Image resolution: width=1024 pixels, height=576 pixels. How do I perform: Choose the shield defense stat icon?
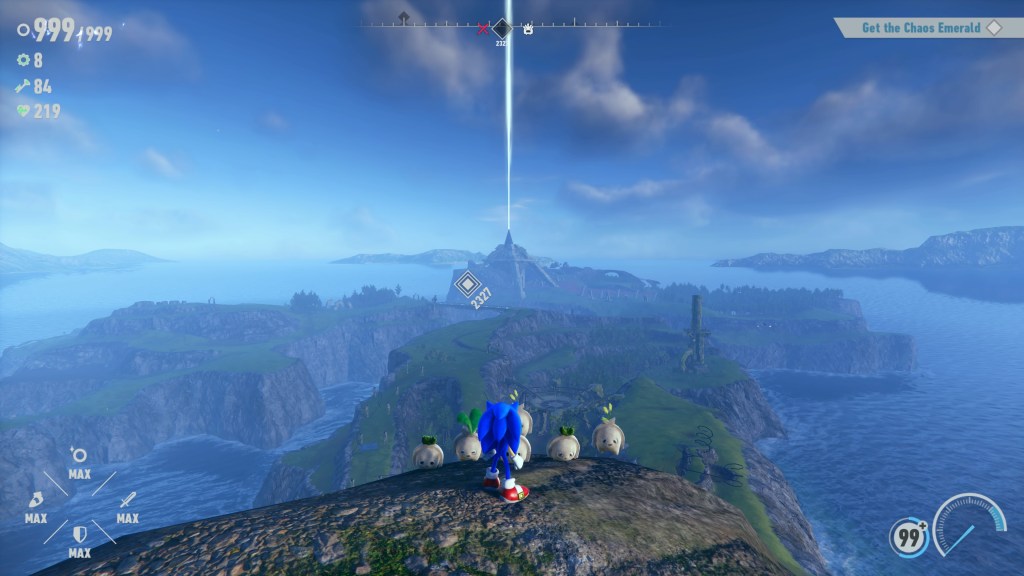(80, 533)
